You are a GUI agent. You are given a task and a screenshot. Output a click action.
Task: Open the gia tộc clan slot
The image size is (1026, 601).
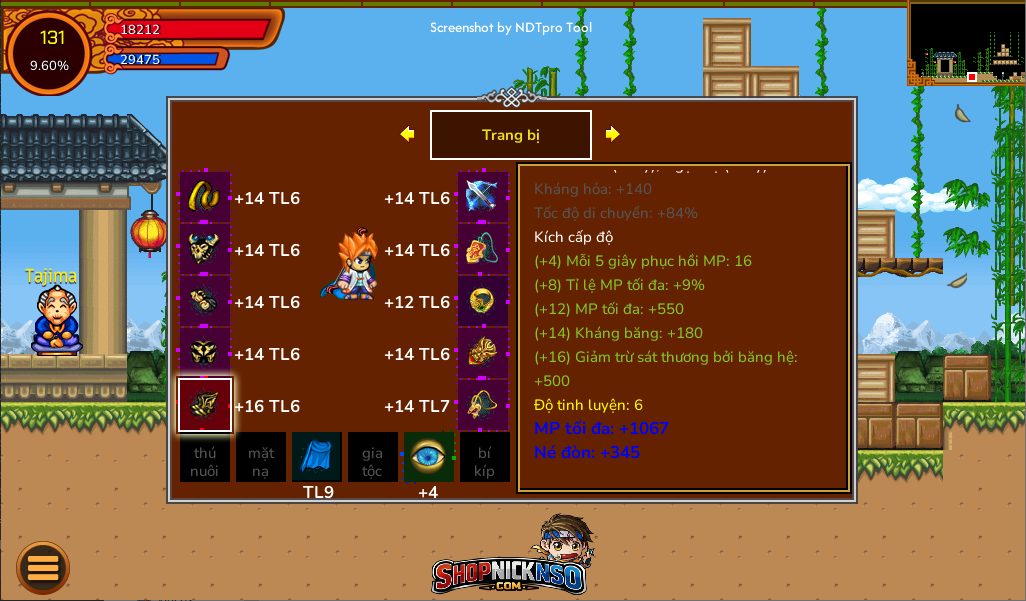click(372, 457)
